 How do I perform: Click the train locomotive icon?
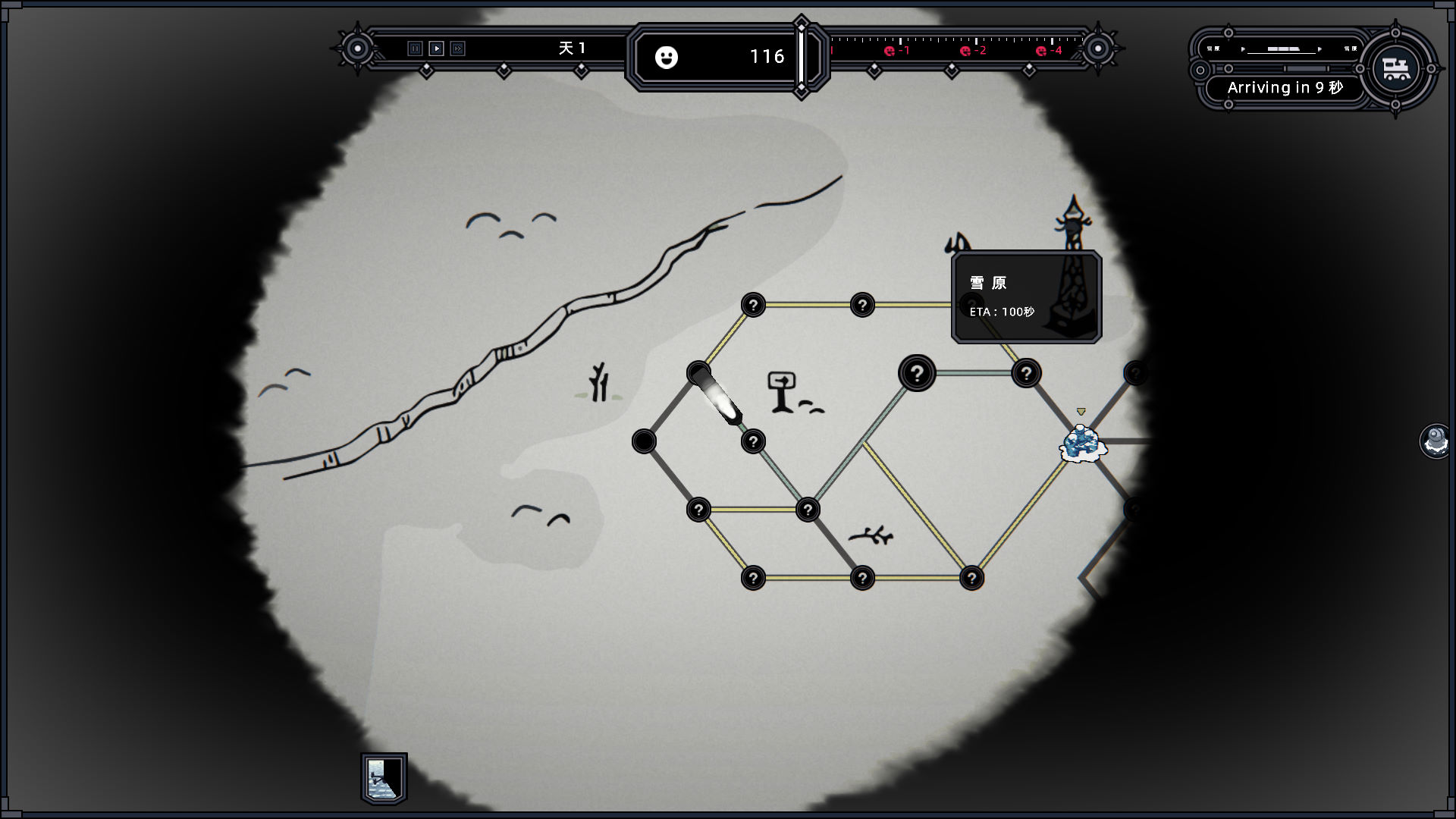click(1395, 68)
